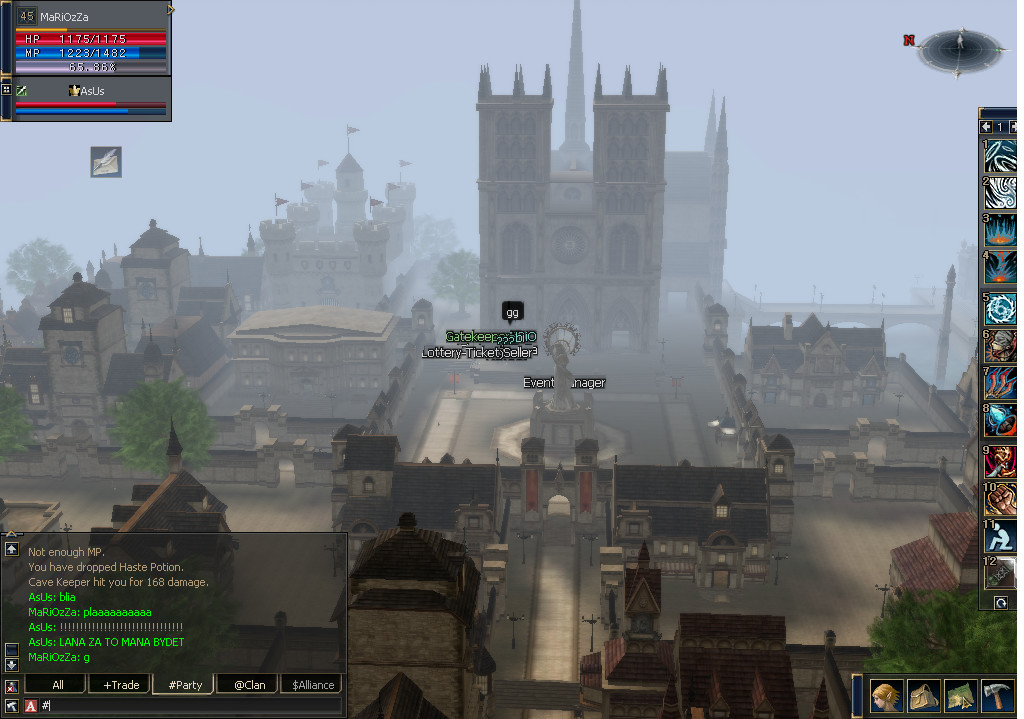Viewport: 1024px width, 719px height.
Task: Click the red A button beside chat input
Action: 30,706
